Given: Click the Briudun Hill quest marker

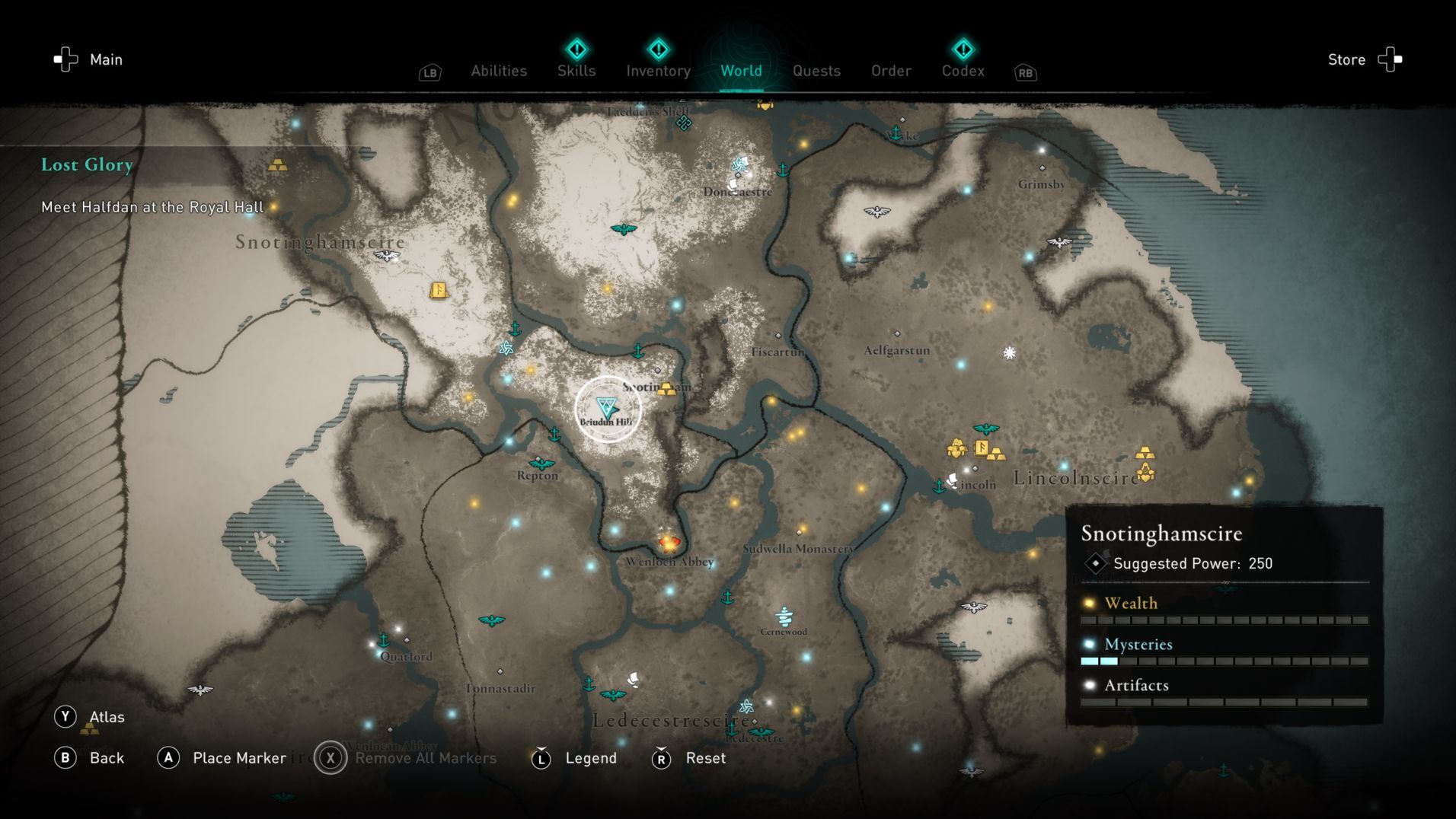Looking at the screenshot, I should tap(607, 407).
